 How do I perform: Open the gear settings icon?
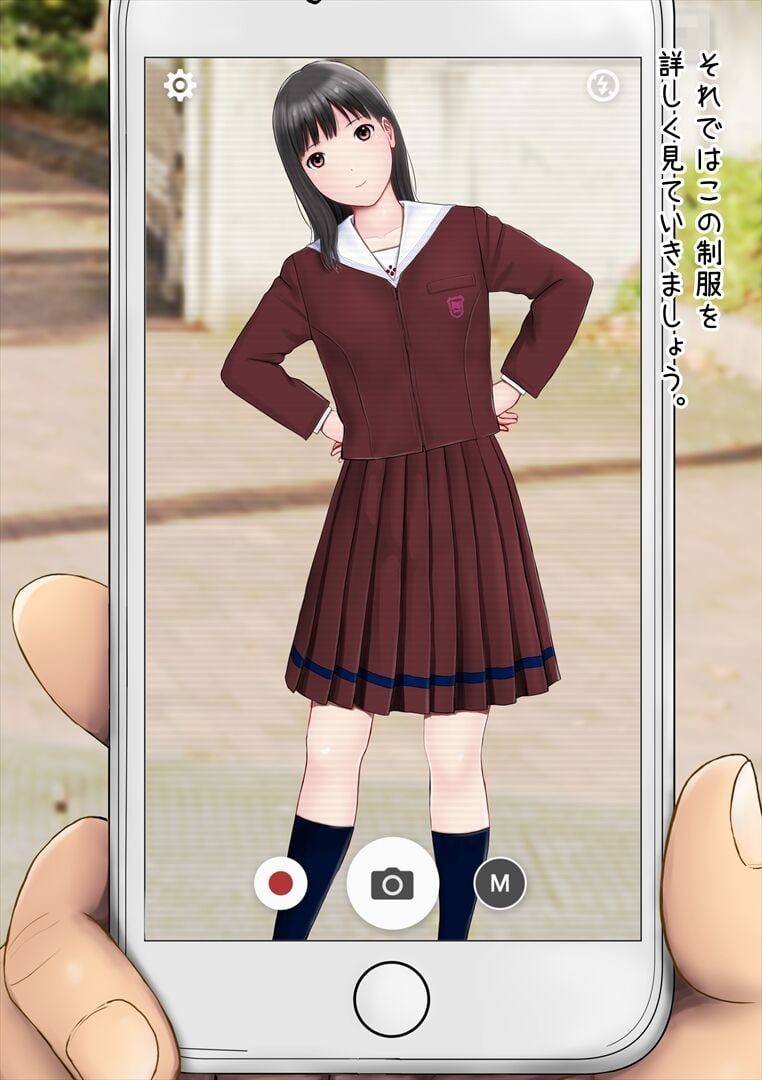179,86
